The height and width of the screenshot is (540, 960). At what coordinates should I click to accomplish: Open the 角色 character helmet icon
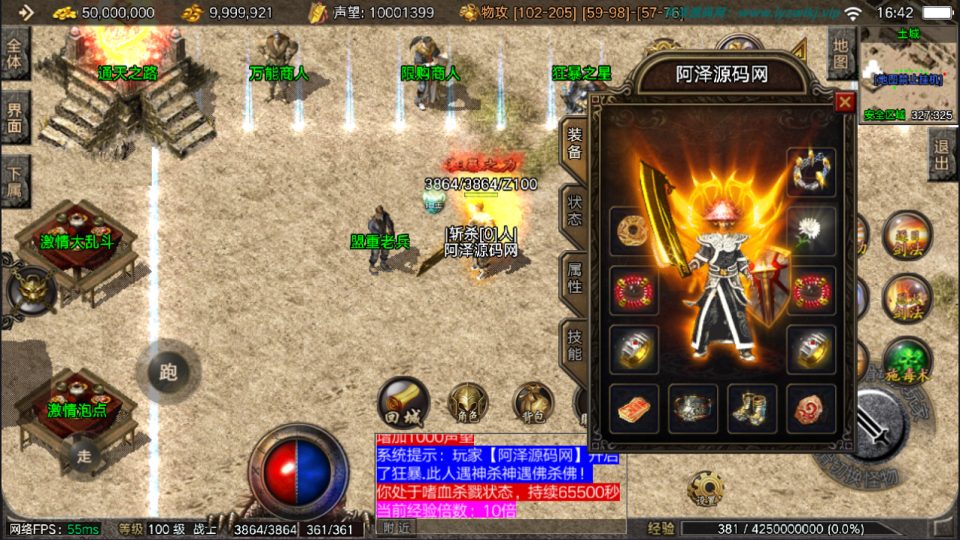pyautogui.click(x=467, y=403)
